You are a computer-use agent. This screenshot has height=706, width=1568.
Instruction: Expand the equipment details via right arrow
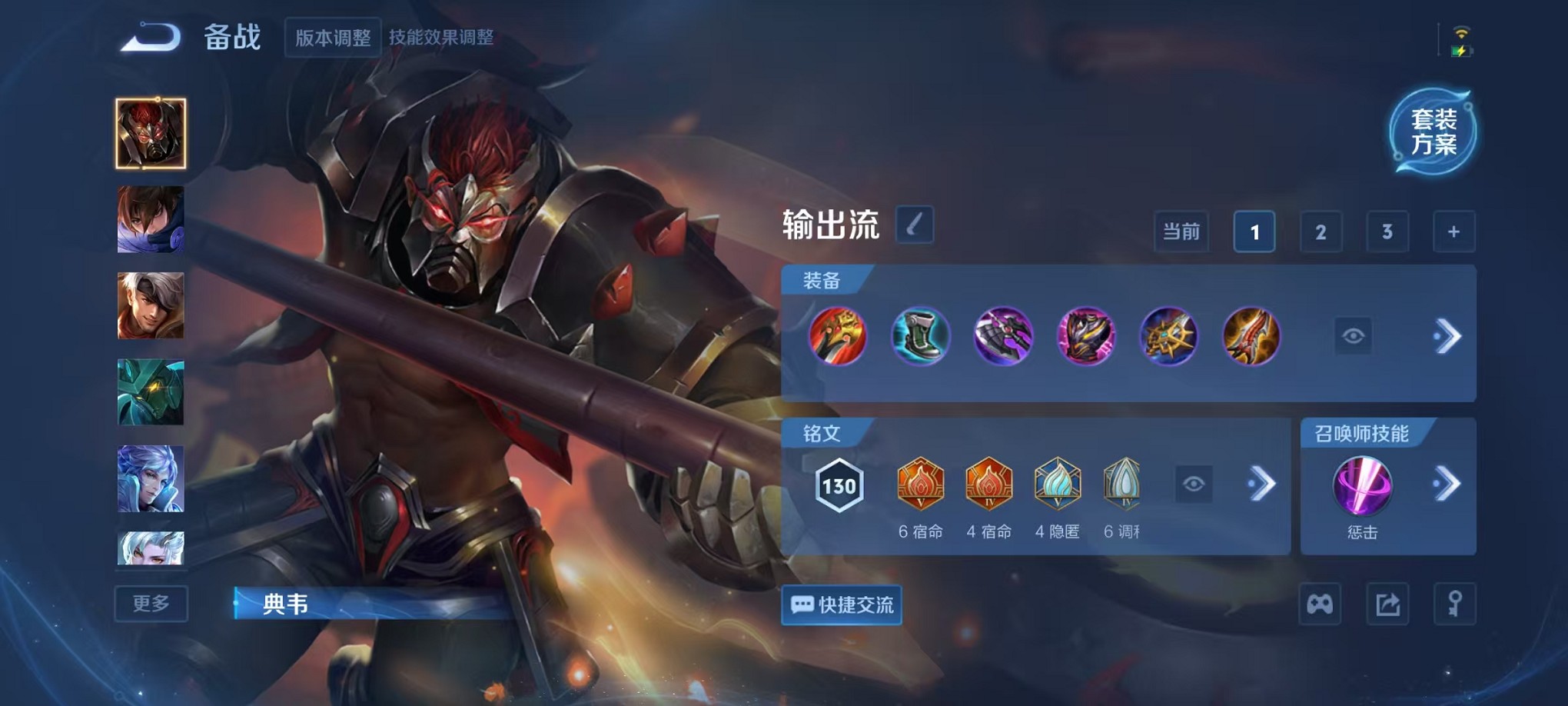1448,336
